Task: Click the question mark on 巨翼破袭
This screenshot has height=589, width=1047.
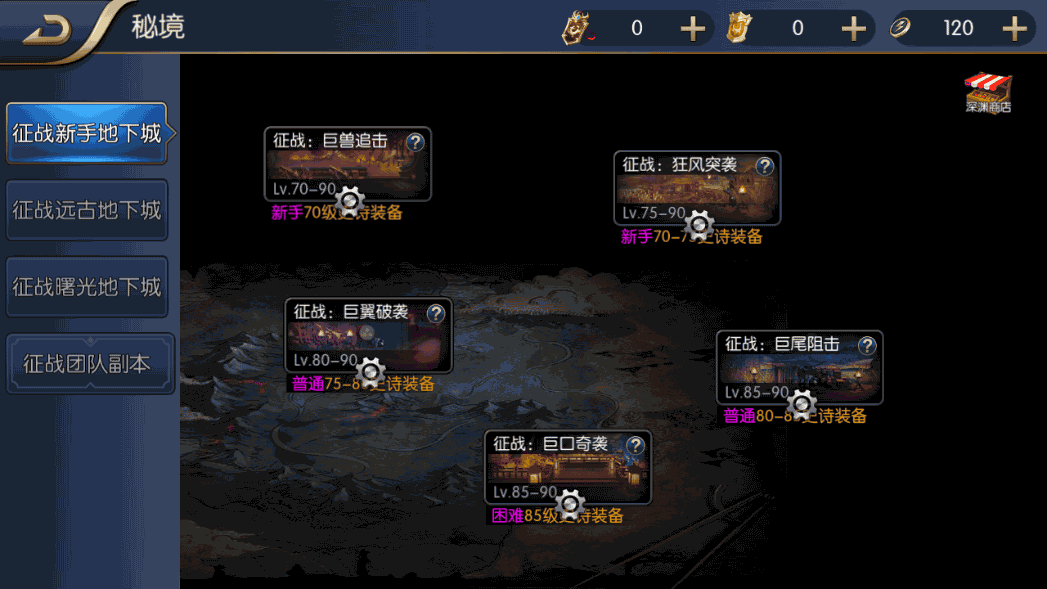Action: click(436, 313)
